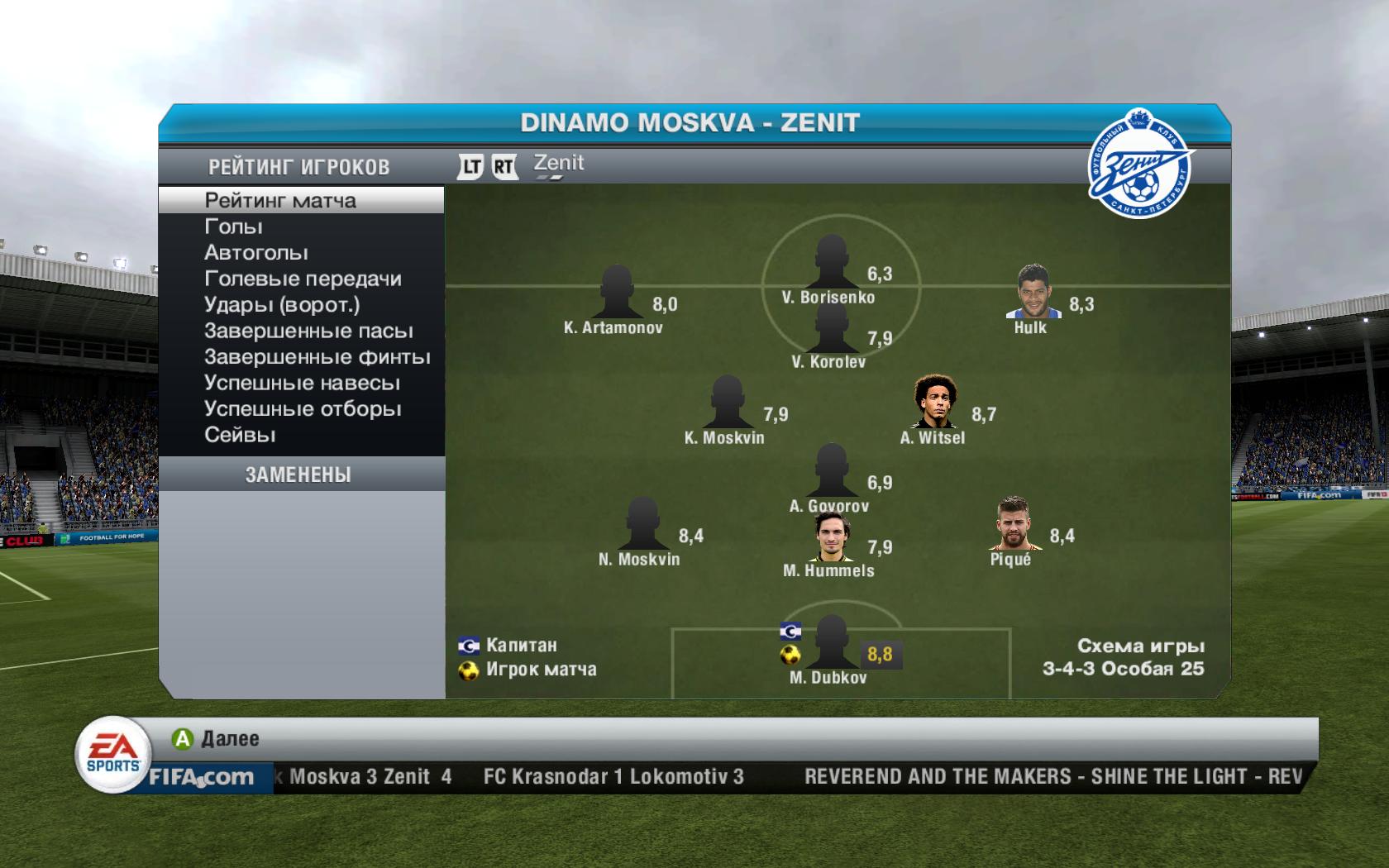Select the Рейтинг матча stat entry

coord(280,200)
